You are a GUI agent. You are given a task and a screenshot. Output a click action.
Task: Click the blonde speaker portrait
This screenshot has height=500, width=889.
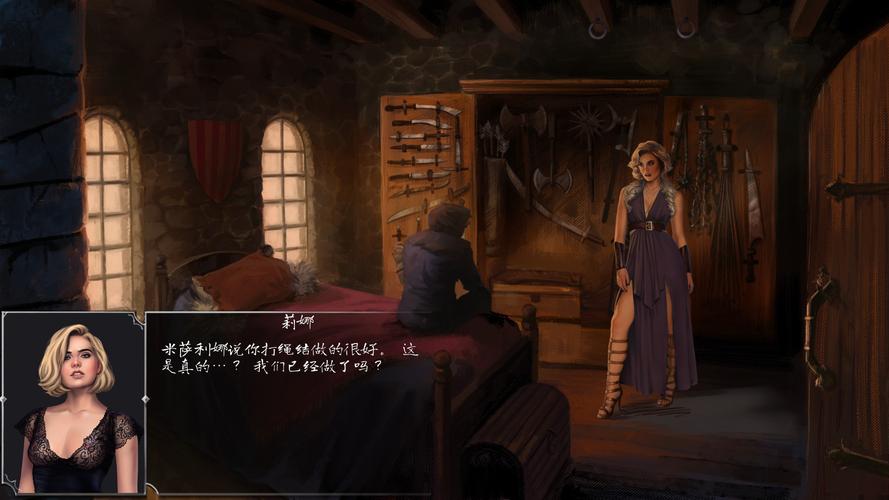[74, 404]
